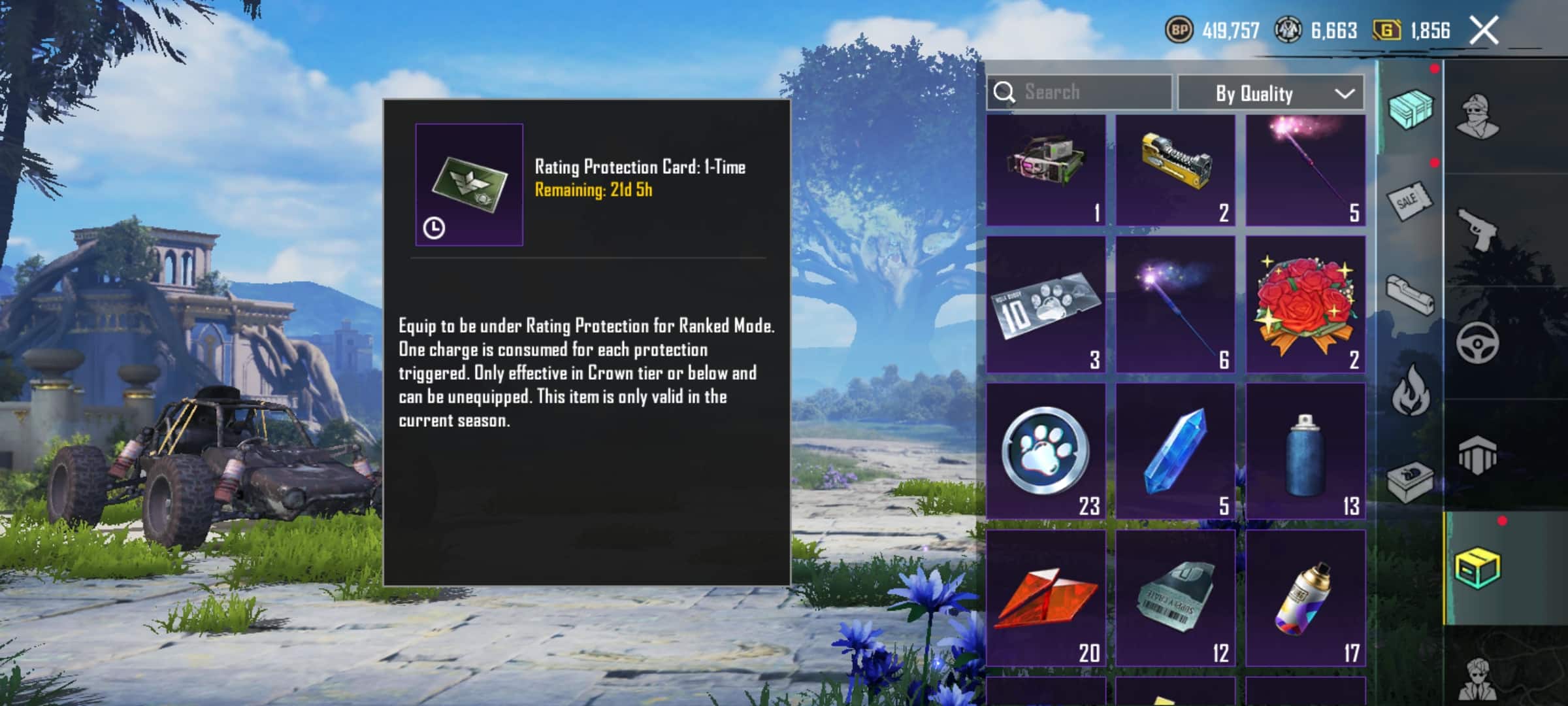1568x706 pixels.
Task: Pick the red paper plane item
Action: point(1045,598)
